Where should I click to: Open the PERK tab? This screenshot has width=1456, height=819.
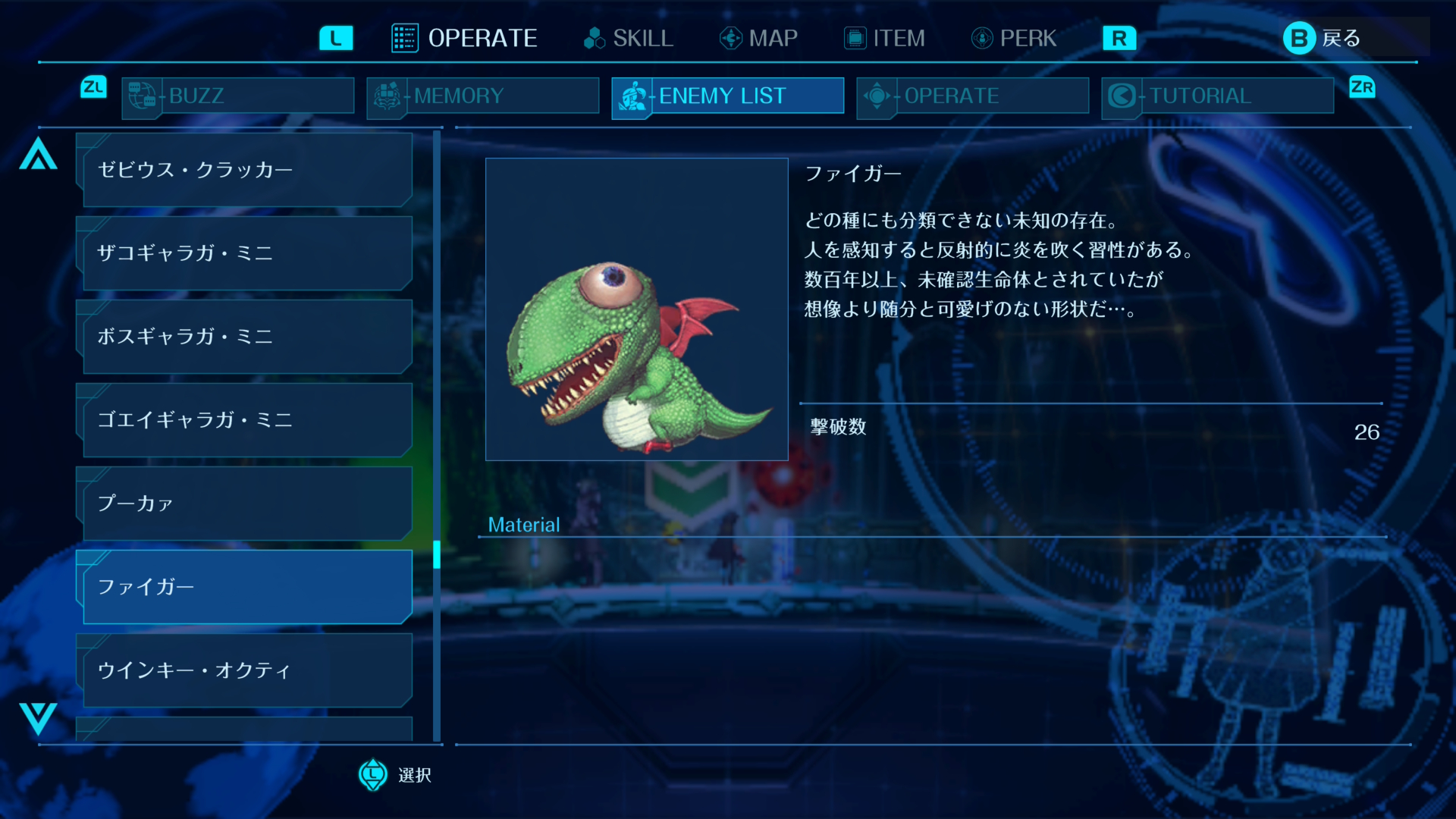click(1014, 38)
